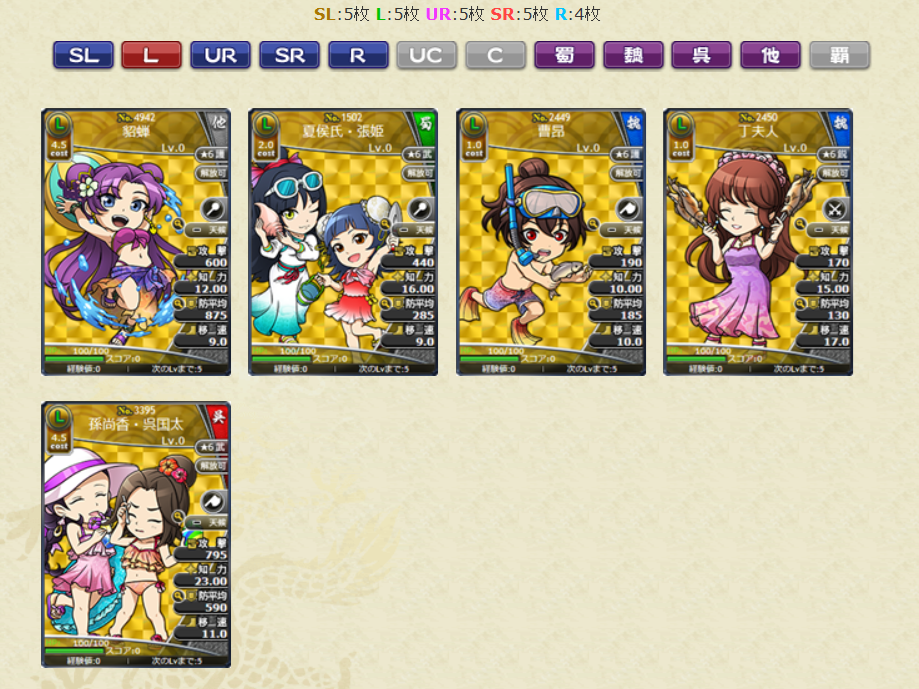Open the 曹昂 snorkel card
Viewport: 919px width, 689px height.
(551, 242)
